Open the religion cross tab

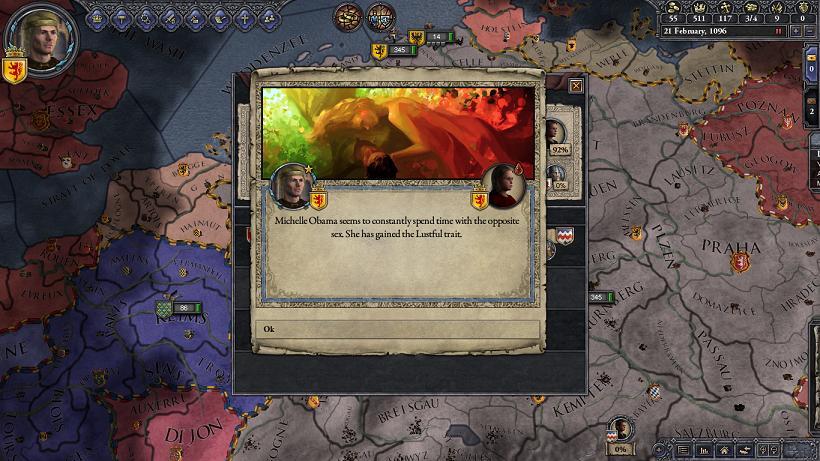[x=243, y=16]
